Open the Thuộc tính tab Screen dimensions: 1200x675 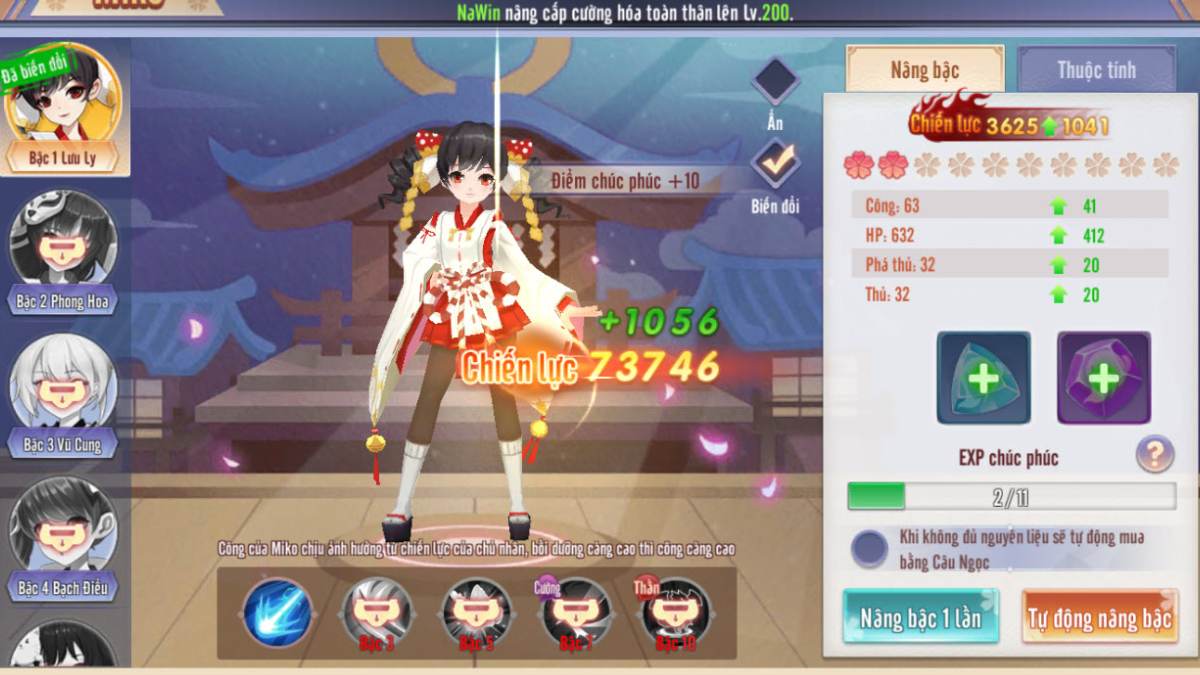coord(1096,70)
